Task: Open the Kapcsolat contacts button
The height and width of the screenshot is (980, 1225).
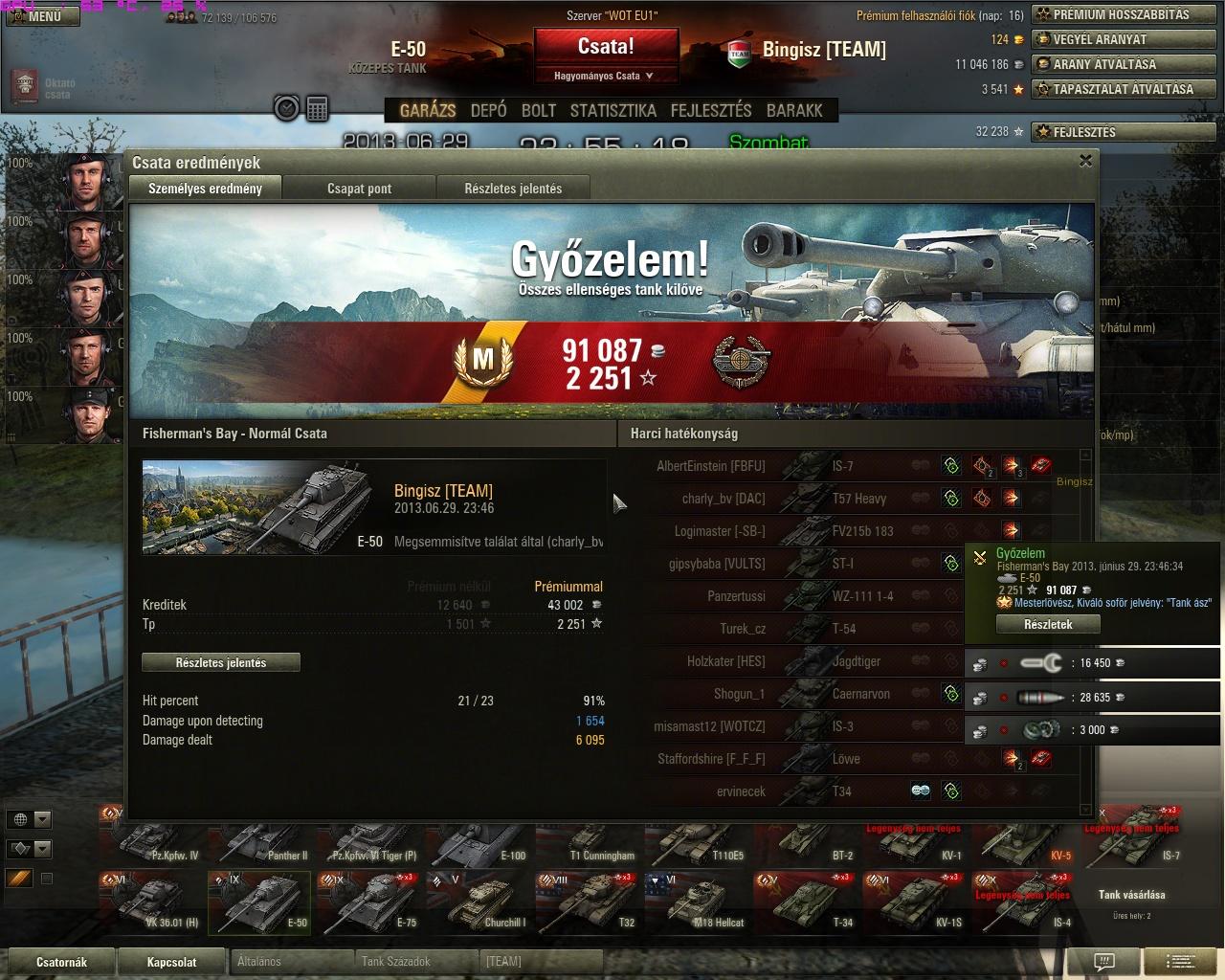Action: [171, 962]
